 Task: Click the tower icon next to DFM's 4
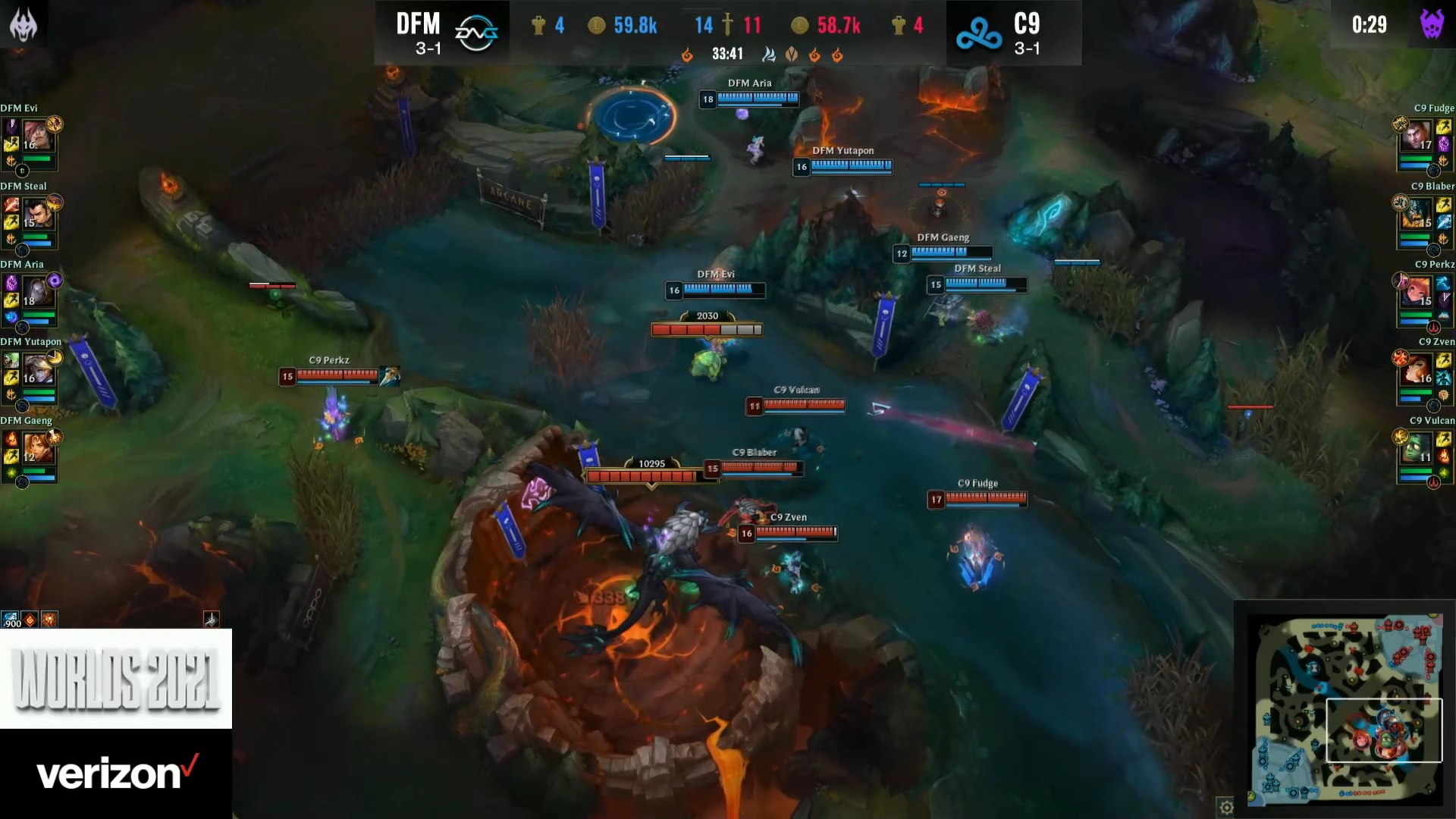(538, 25)
